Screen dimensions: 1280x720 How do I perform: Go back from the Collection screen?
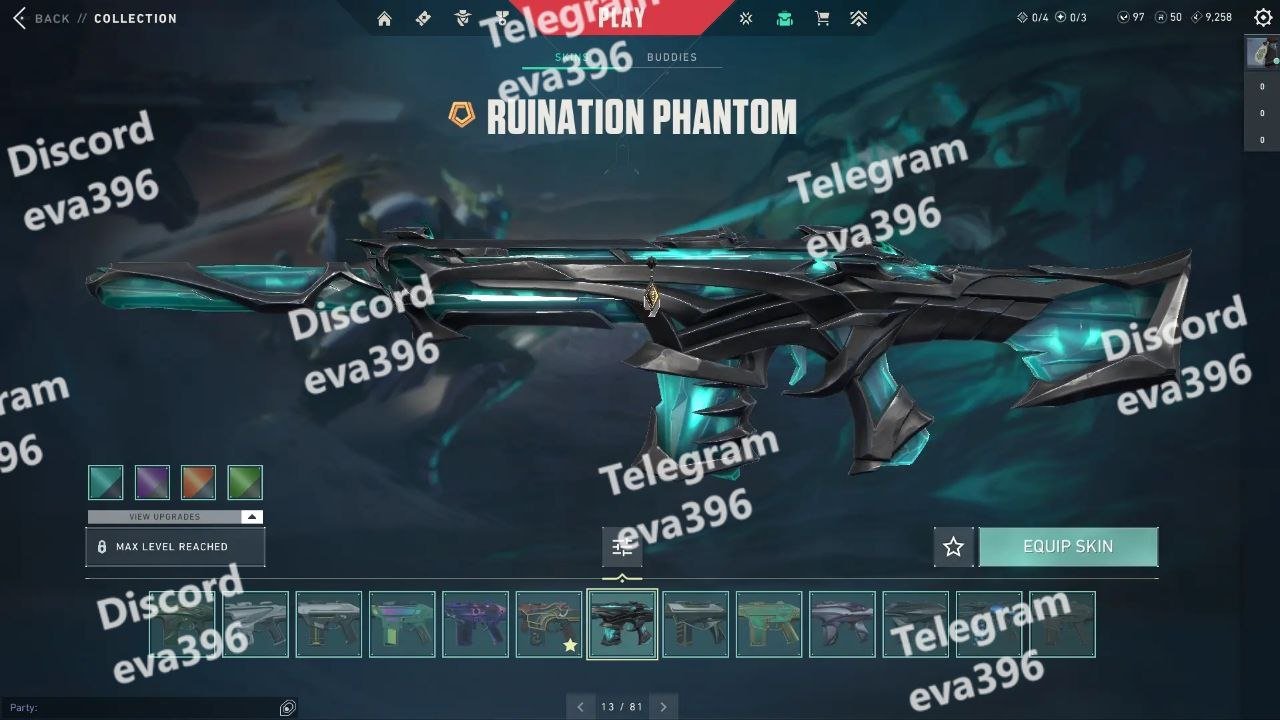pyautogui.click(x=40, y=18)
